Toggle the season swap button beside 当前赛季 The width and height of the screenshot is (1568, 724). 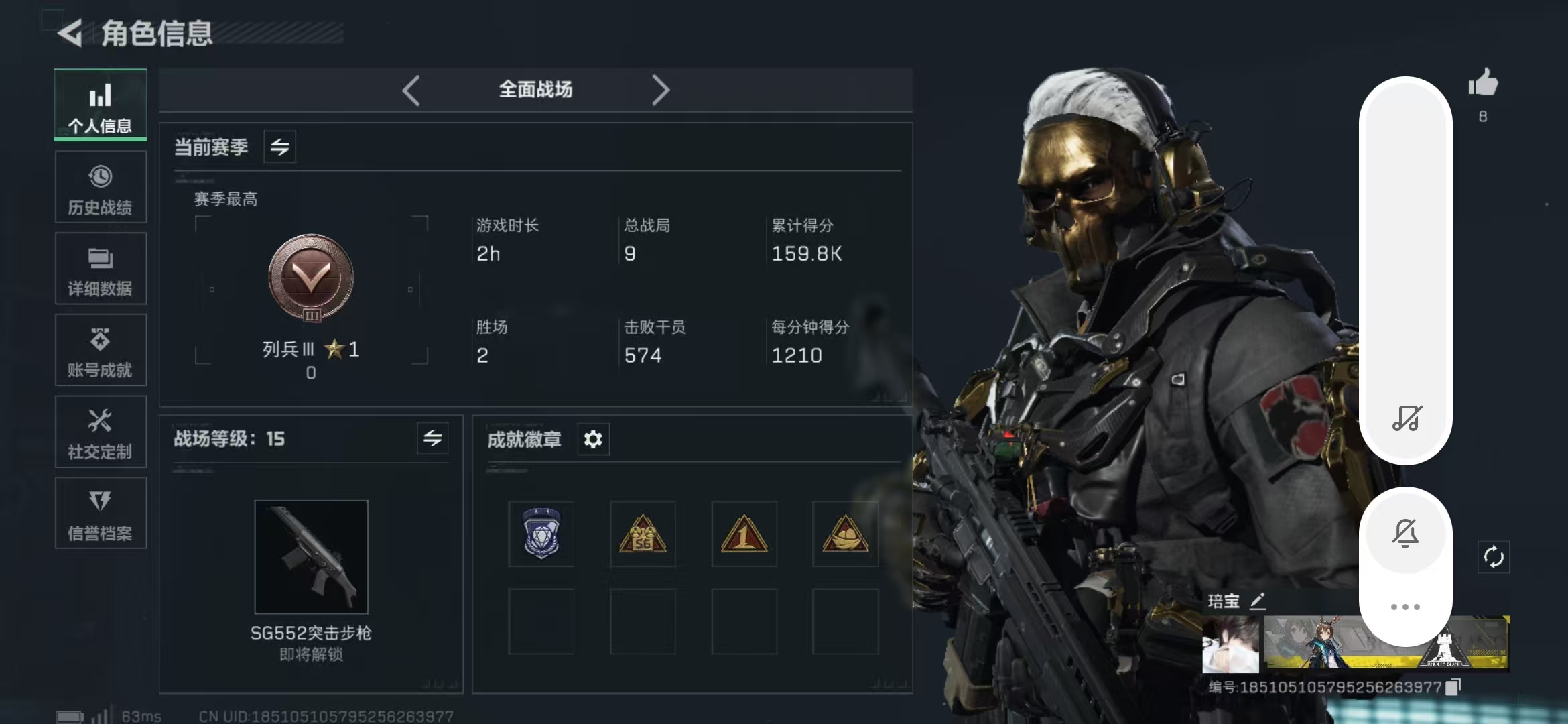tap(280, 147)
